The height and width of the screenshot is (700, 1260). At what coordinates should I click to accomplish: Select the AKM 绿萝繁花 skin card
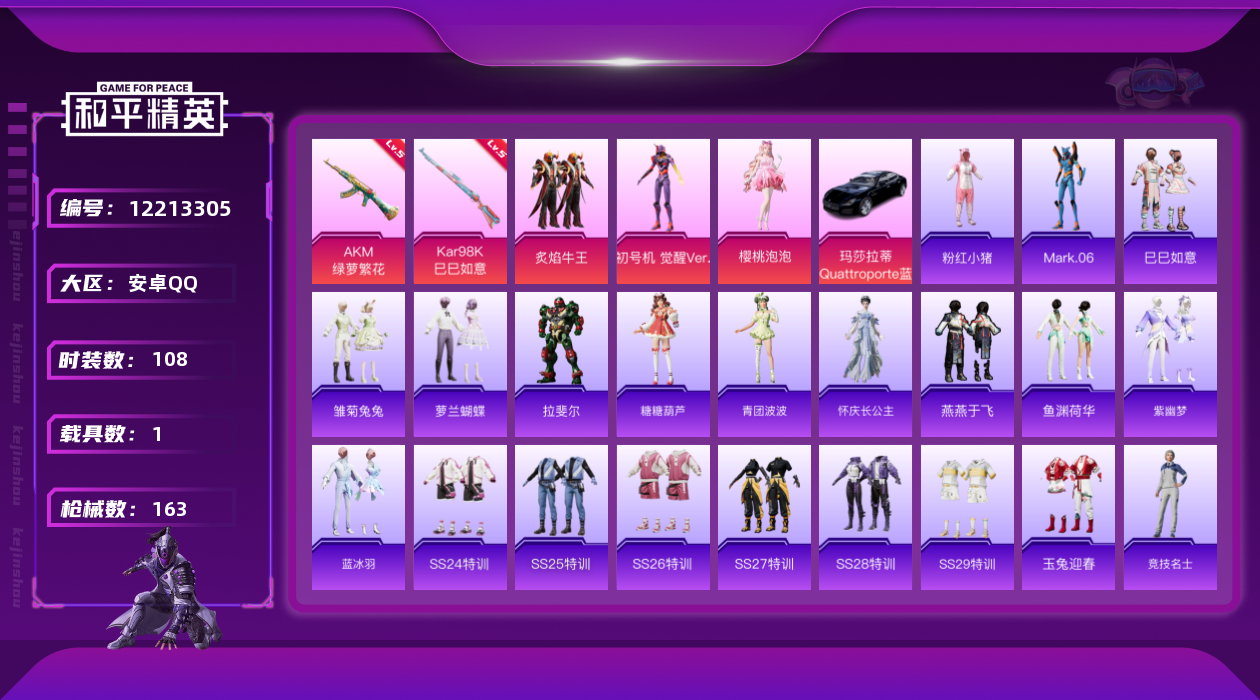[358, 211]
